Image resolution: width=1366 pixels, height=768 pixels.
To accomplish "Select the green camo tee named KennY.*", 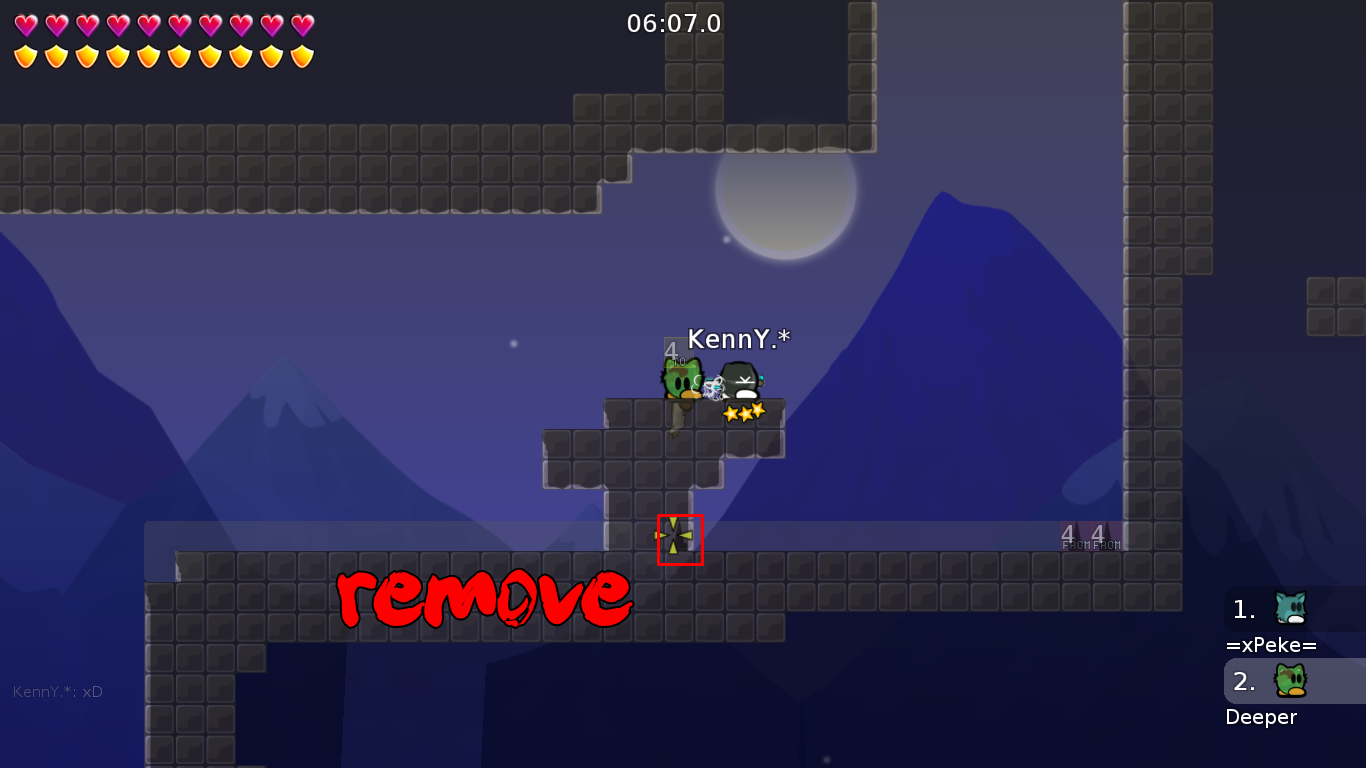I will pos(681,378).
